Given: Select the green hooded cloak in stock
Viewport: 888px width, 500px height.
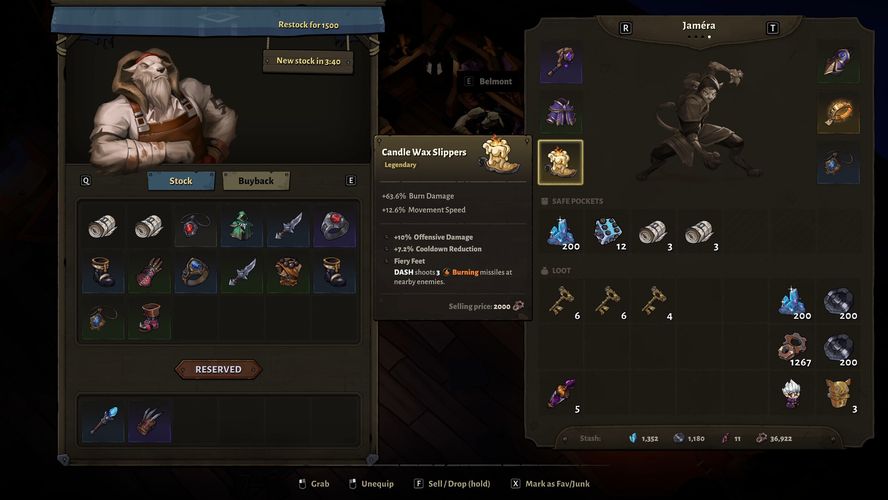Looking at the screenshot, I should [241, 227].
